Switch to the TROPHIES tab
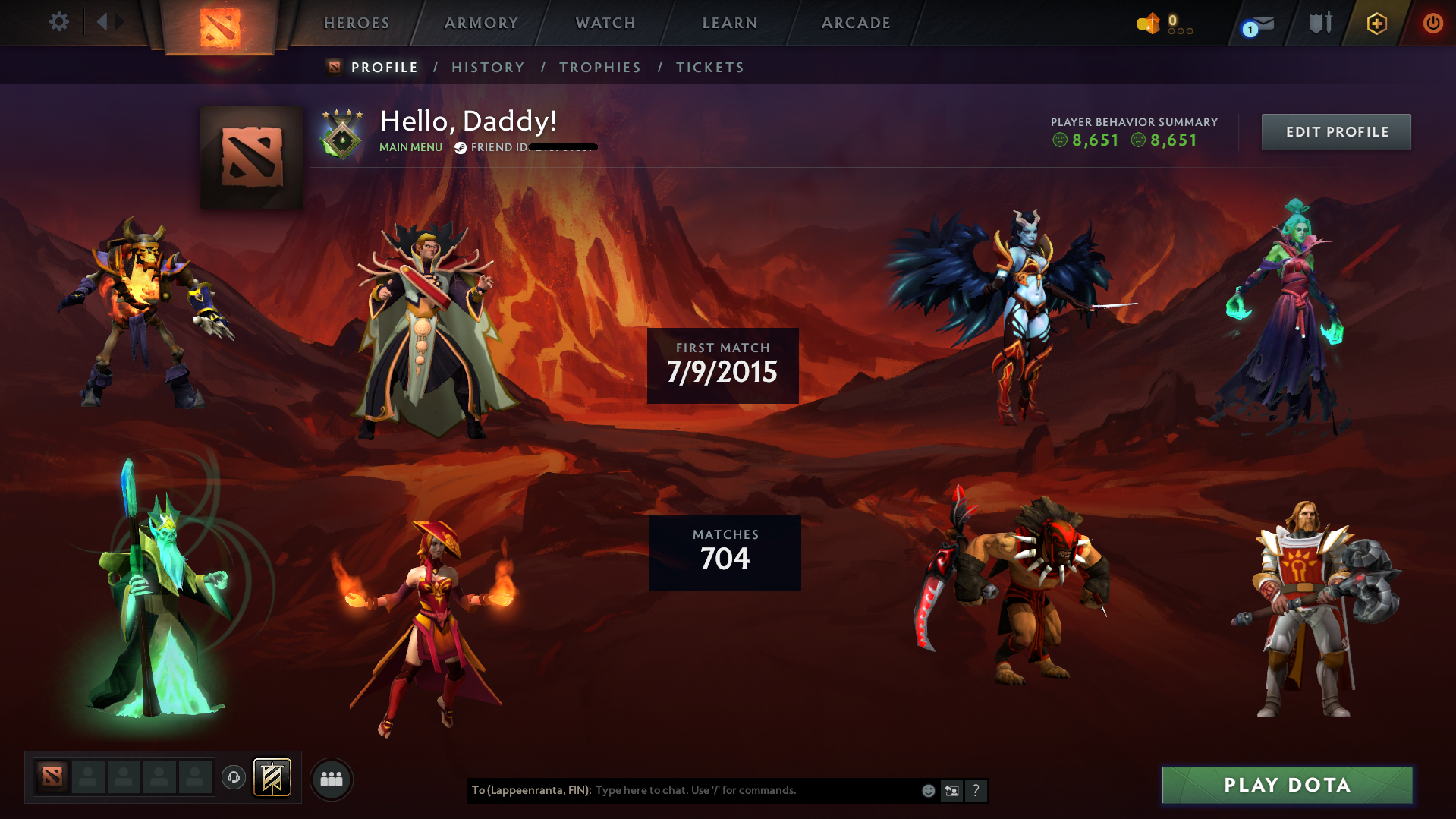Screen dimensions: 1456x819 click(x=599, y=67)
